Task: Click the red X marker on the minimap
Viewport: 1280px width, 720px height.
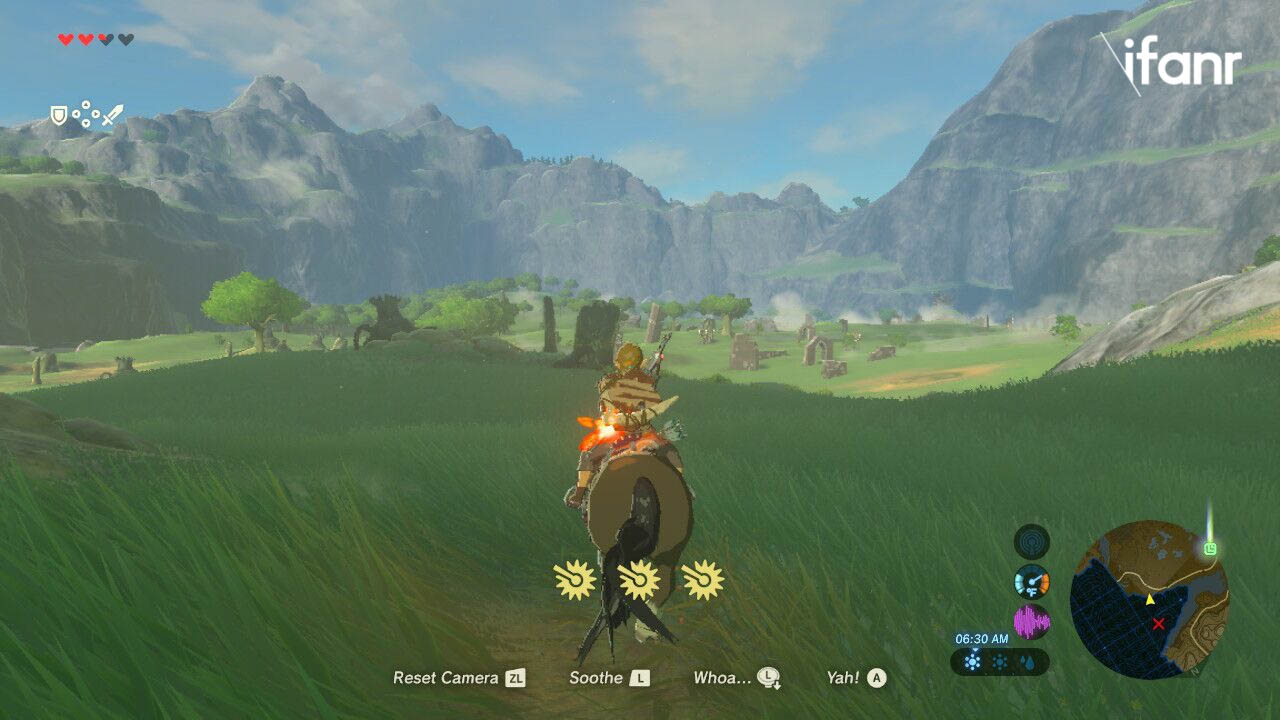Action: point(1158,624)
